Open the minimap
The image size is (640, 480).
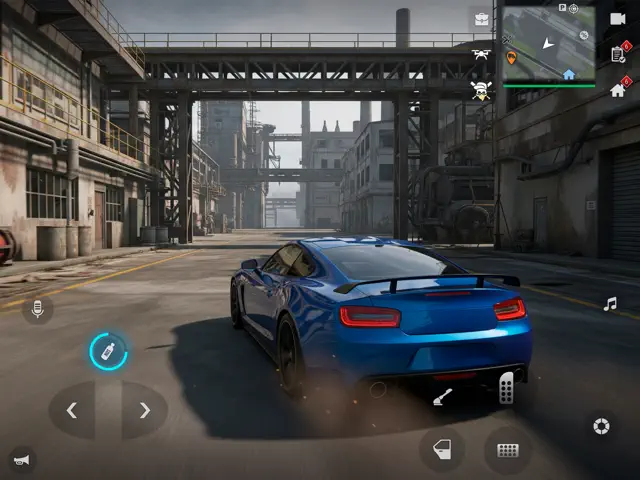tap(548, 43)
